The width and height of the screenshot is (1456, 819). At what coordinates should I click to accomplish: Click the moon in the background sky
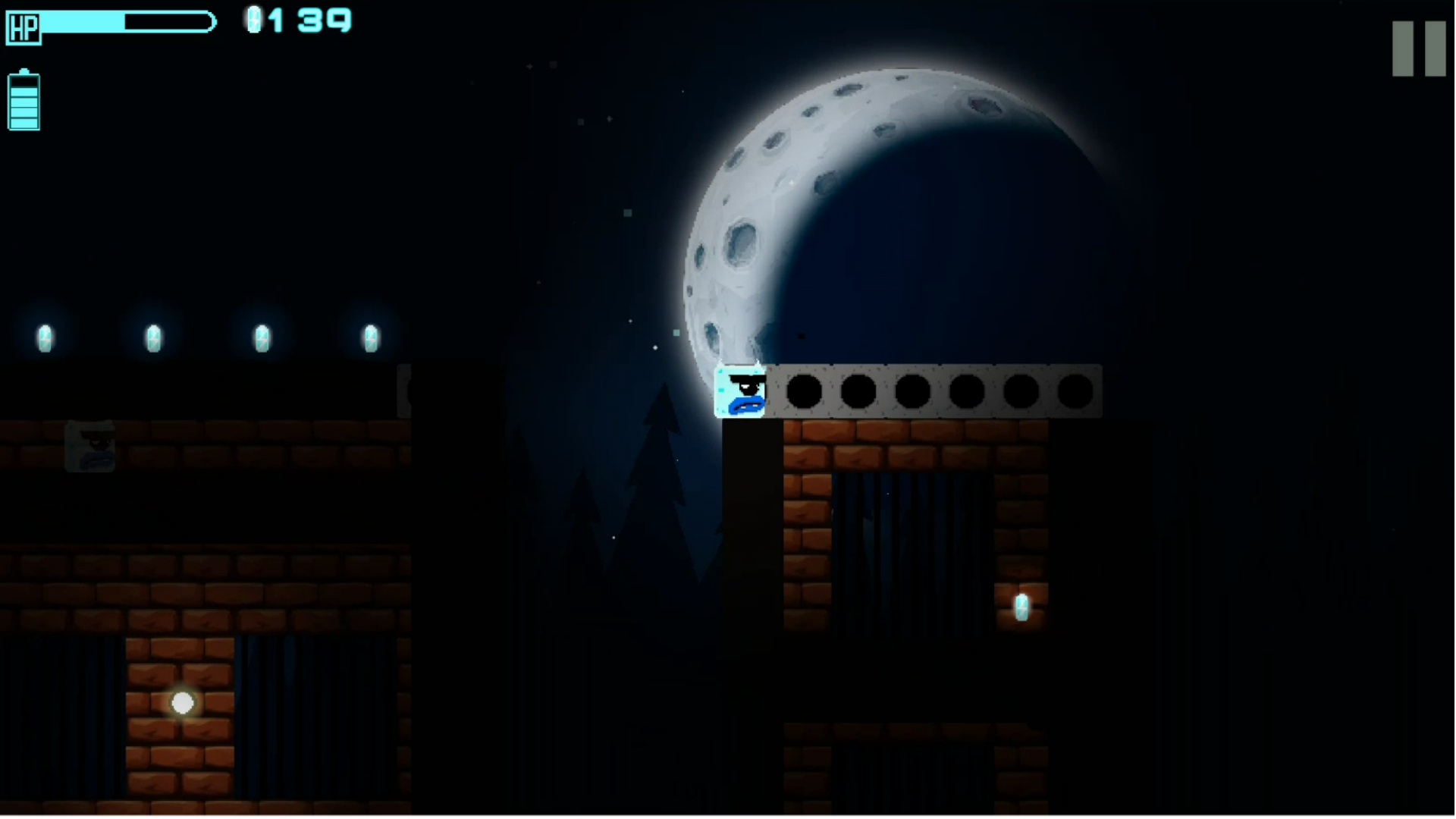click(895, 212)
